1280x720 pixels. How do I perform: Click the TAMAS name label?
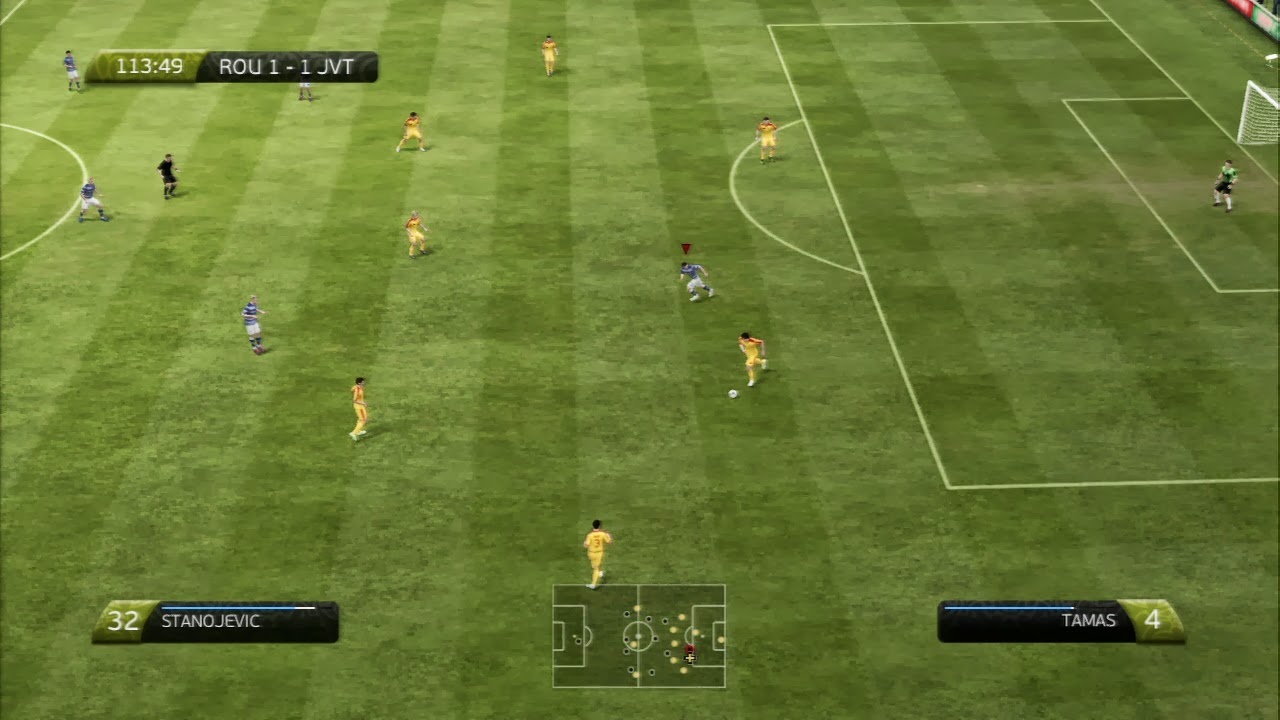point(1088,620)
